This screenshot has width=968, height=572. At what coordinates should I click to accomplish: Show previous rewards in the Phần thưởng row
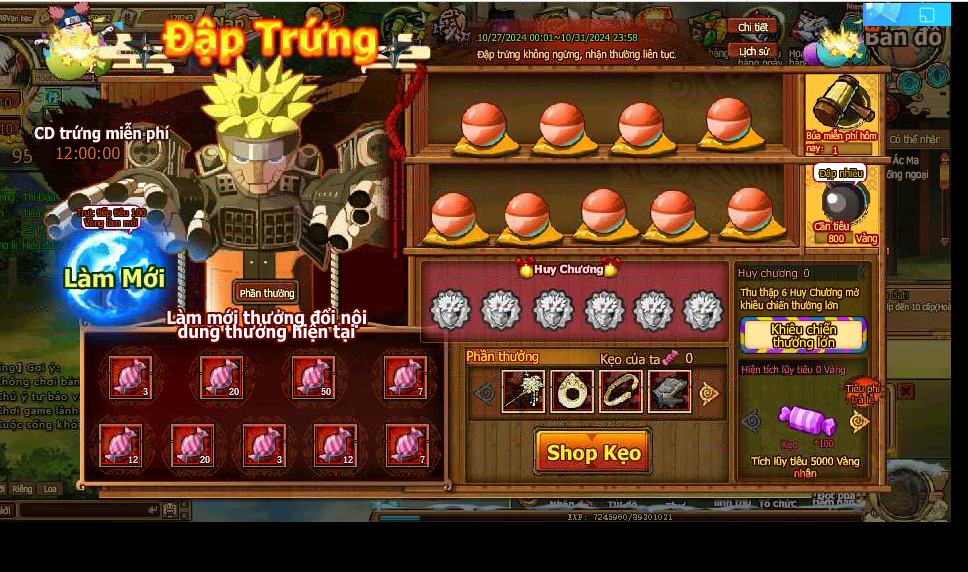(x=485, y=393)
